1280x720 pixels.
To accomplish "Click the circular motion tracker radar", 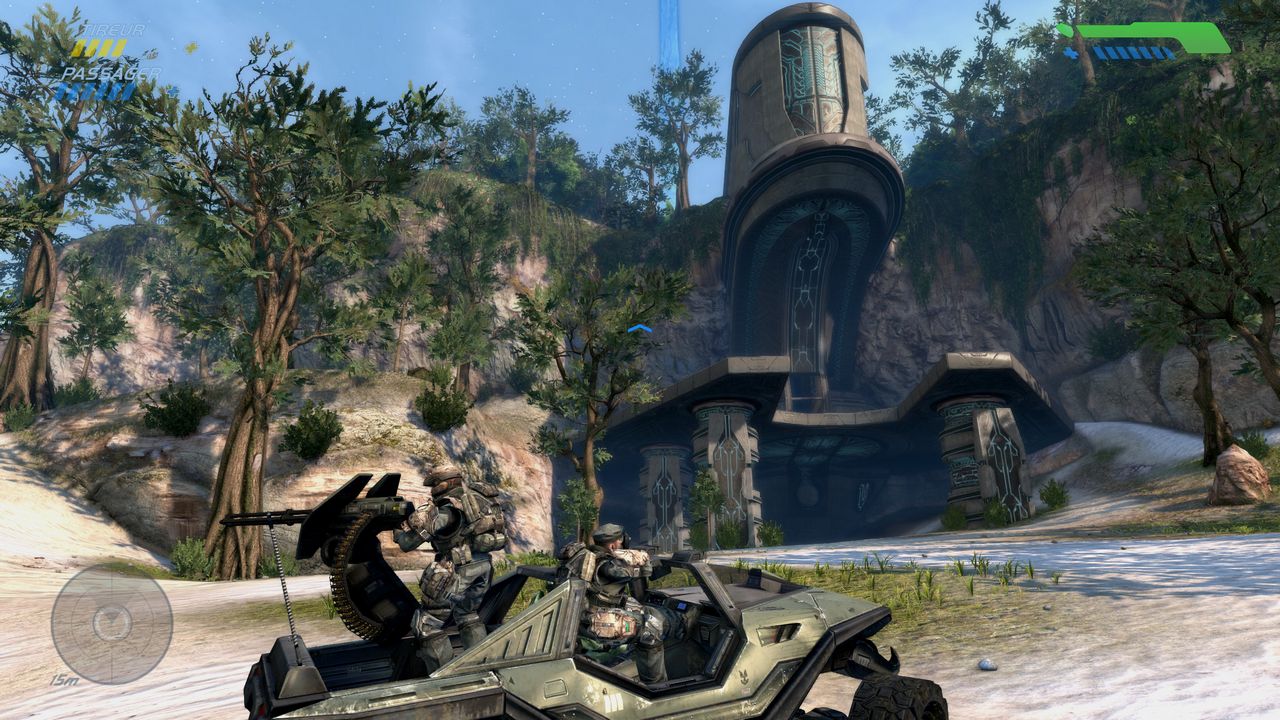I will pos(111,624).
